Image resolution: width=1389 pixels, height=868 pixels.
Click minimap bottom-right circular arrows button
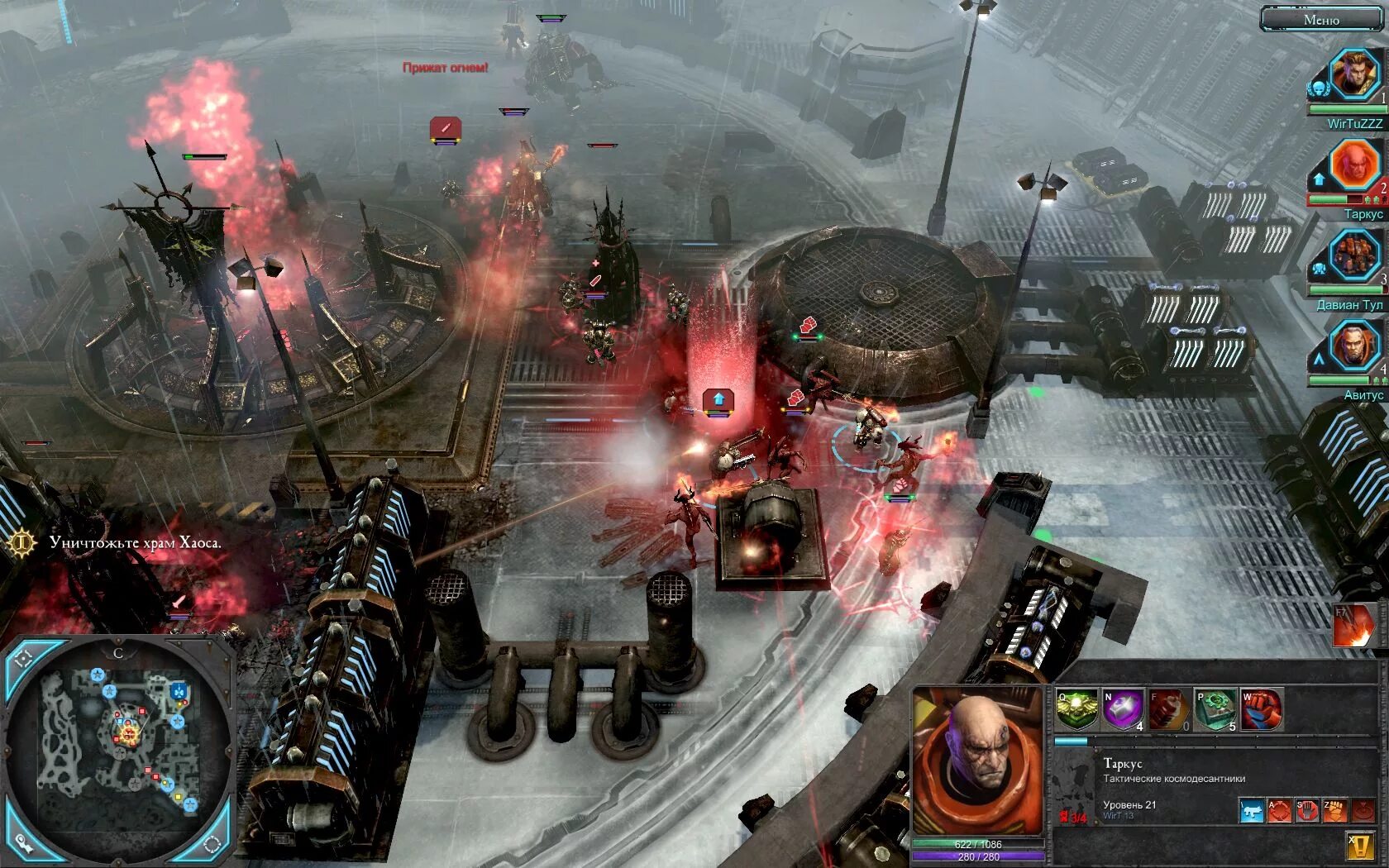pos(212,844)
